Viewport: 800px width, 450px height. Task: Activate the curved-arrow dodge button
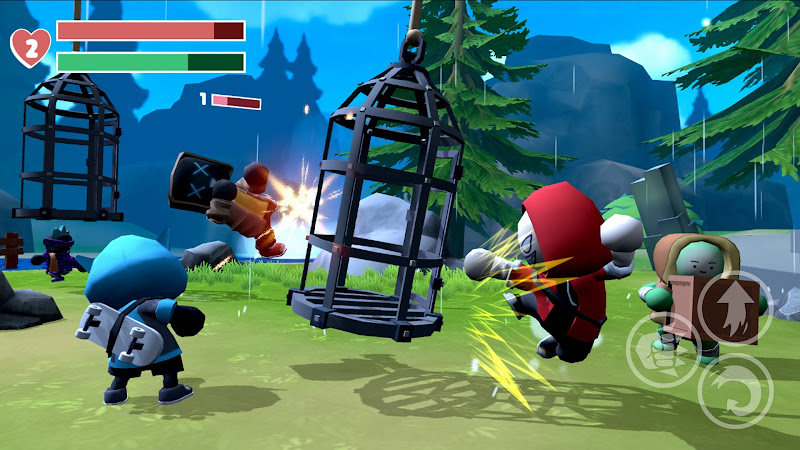pyautogui.click(x=734, y=391)
